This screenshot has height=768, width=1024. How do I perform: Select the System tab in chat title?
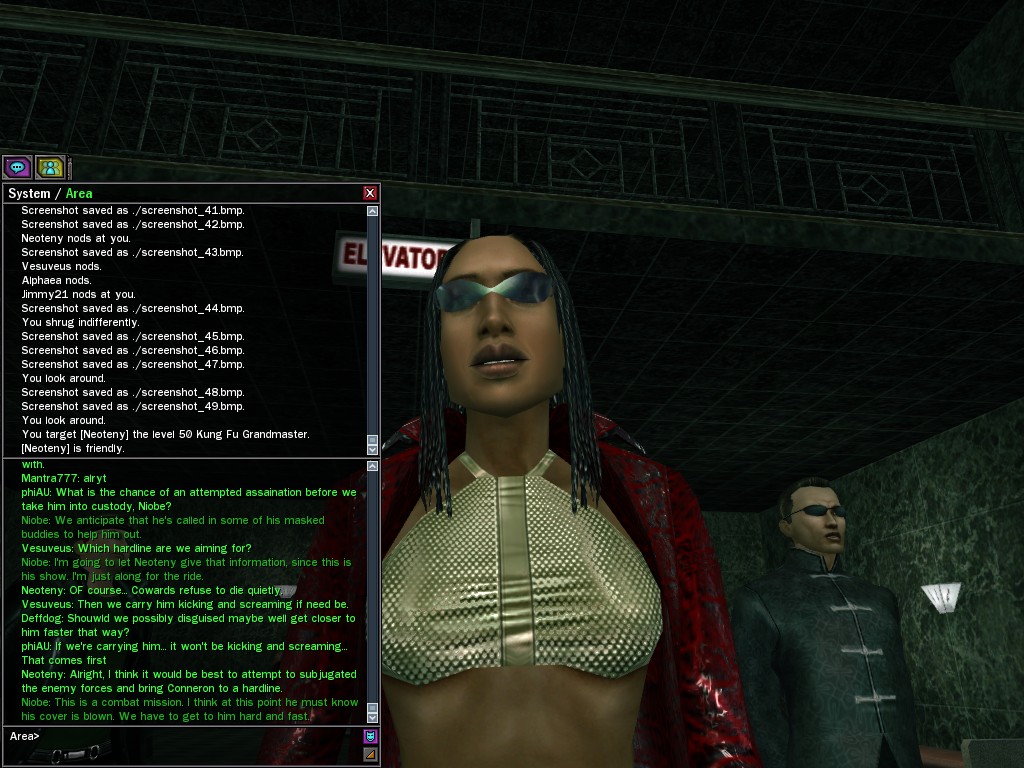(28, 193)
